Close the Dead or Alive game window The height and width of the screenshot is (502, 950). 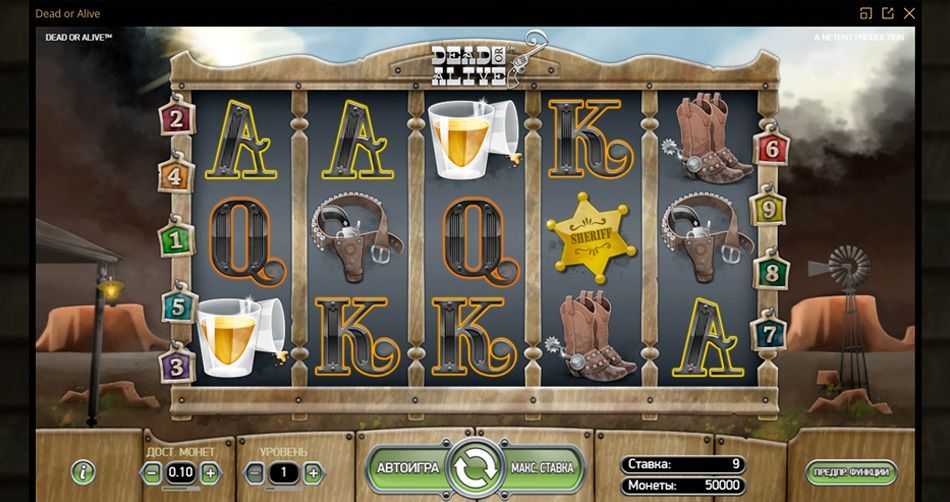909,14
